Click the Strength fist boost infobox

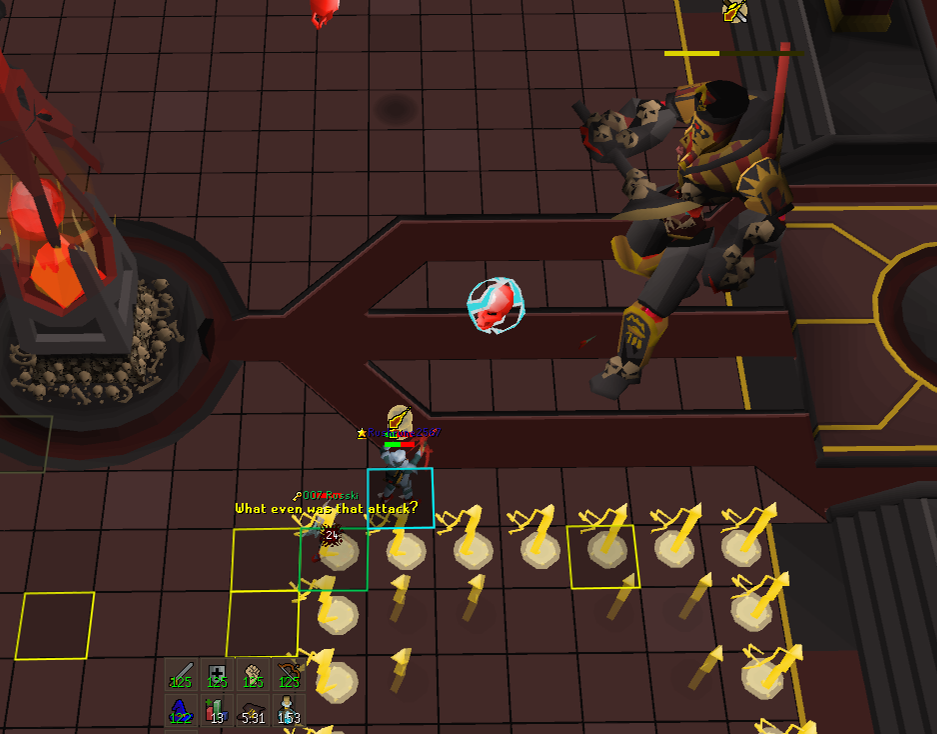253,675
